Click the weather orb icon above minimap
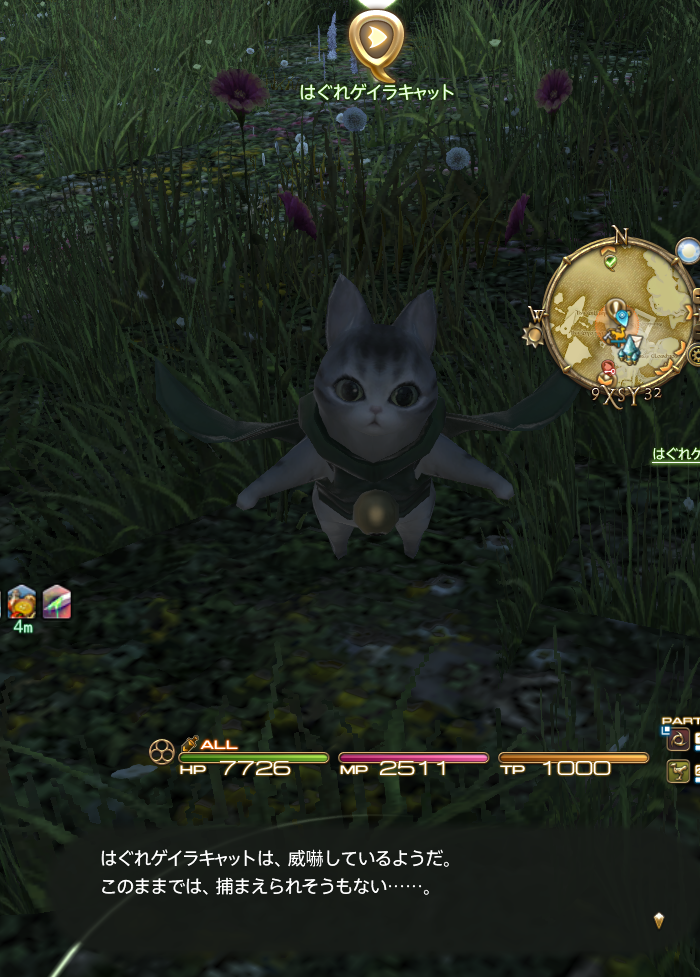The height and width of the screenshot is (977, 700). coord(687,249)
